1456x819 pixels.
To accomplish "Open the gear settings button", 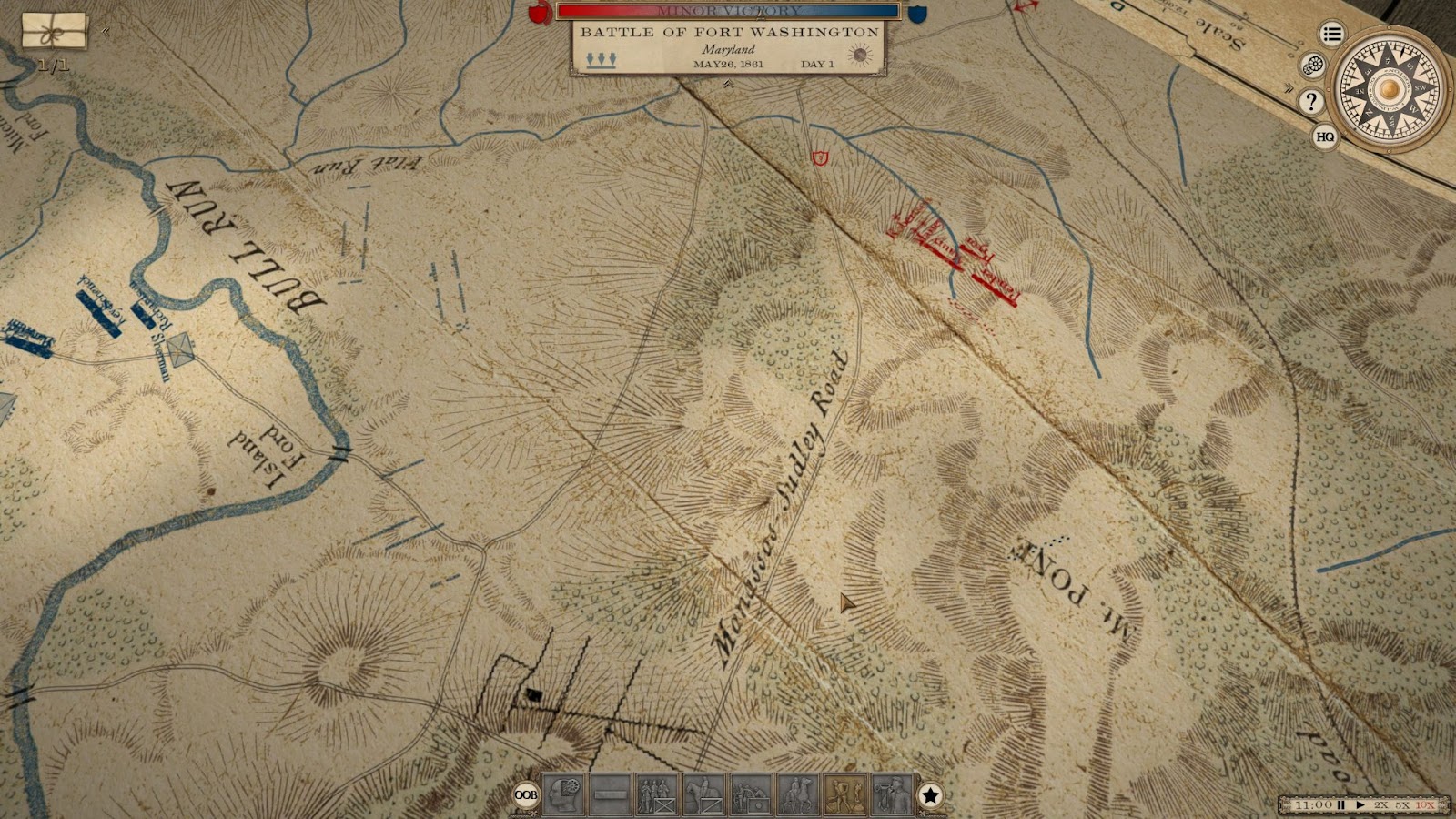I will click(x=1312, y=66).
